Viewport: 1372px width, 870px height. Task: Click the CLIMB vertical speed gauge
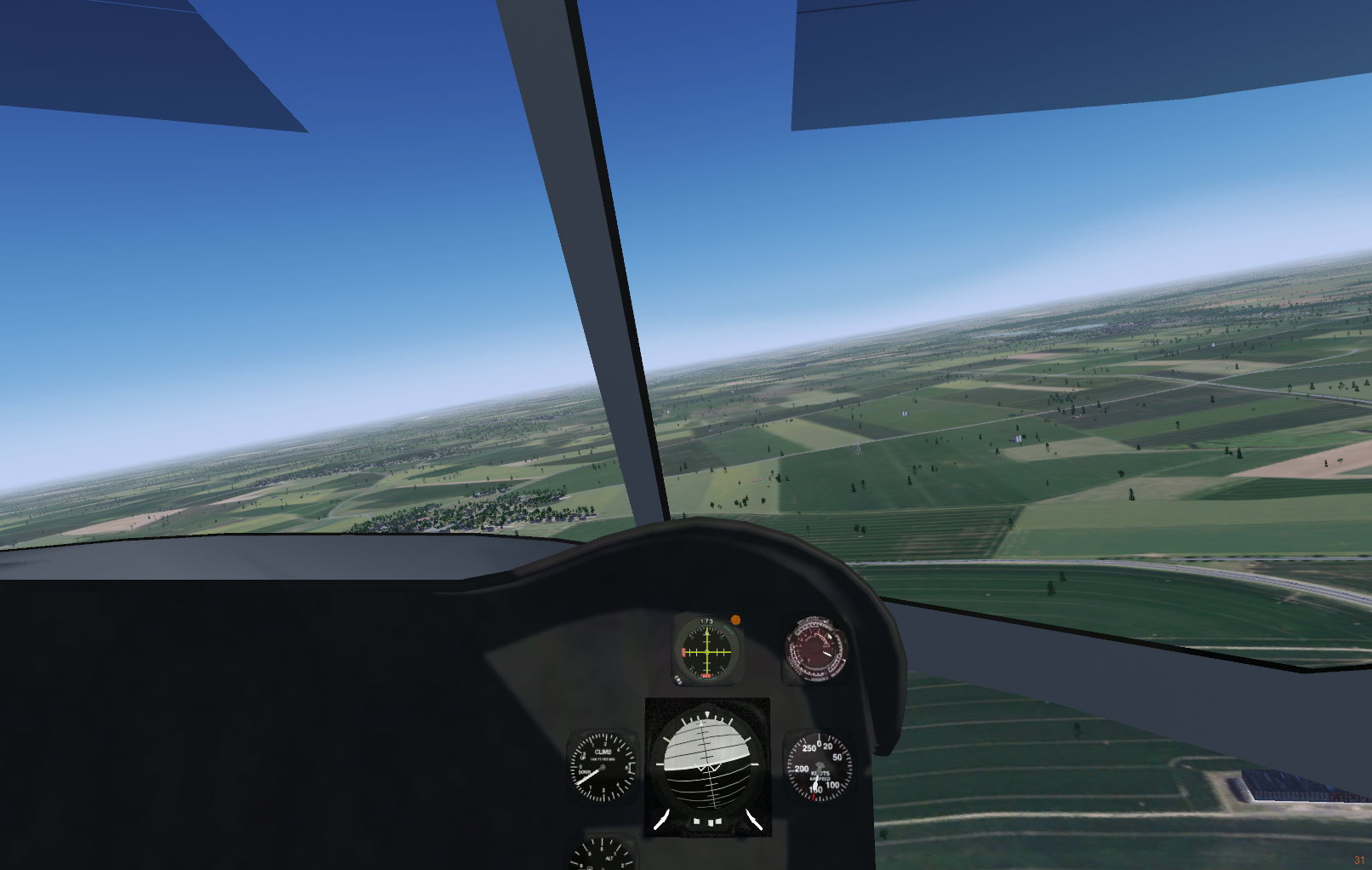(x=603, y=767)
